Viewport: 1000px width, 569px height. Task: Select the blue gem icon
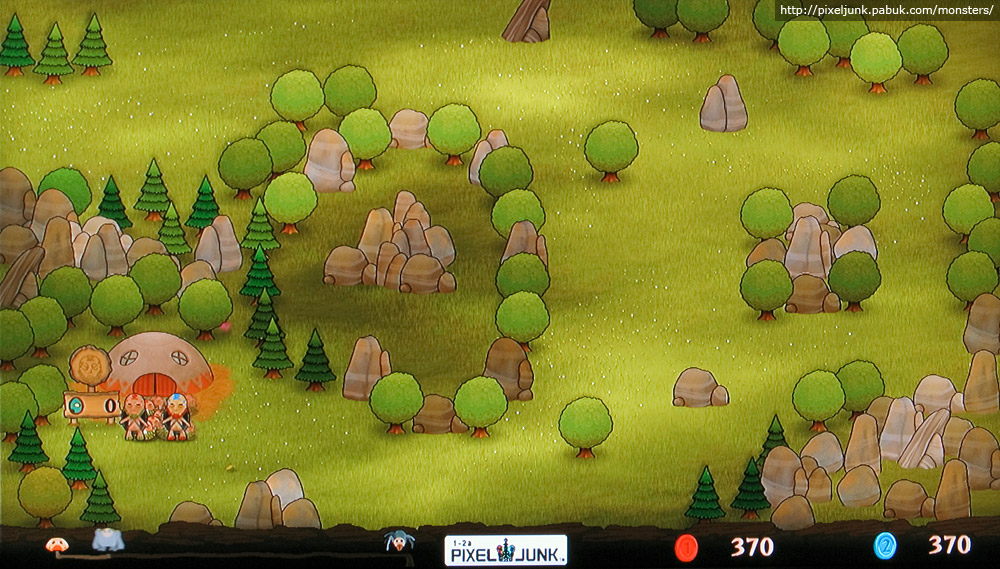pyautogui.click(x=885, y=546)
